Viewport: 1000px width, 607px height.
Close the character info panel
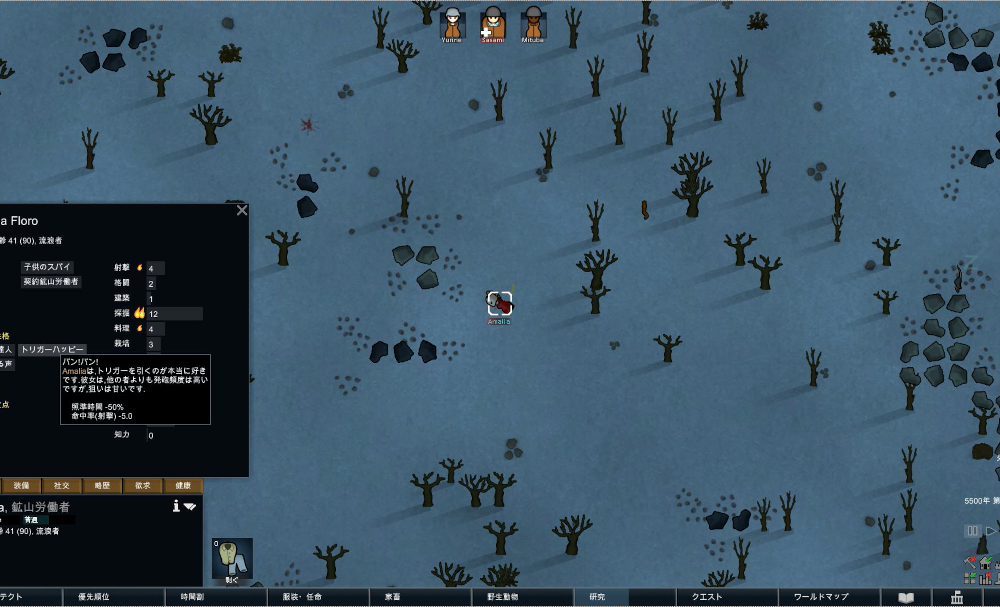point(241,210)
